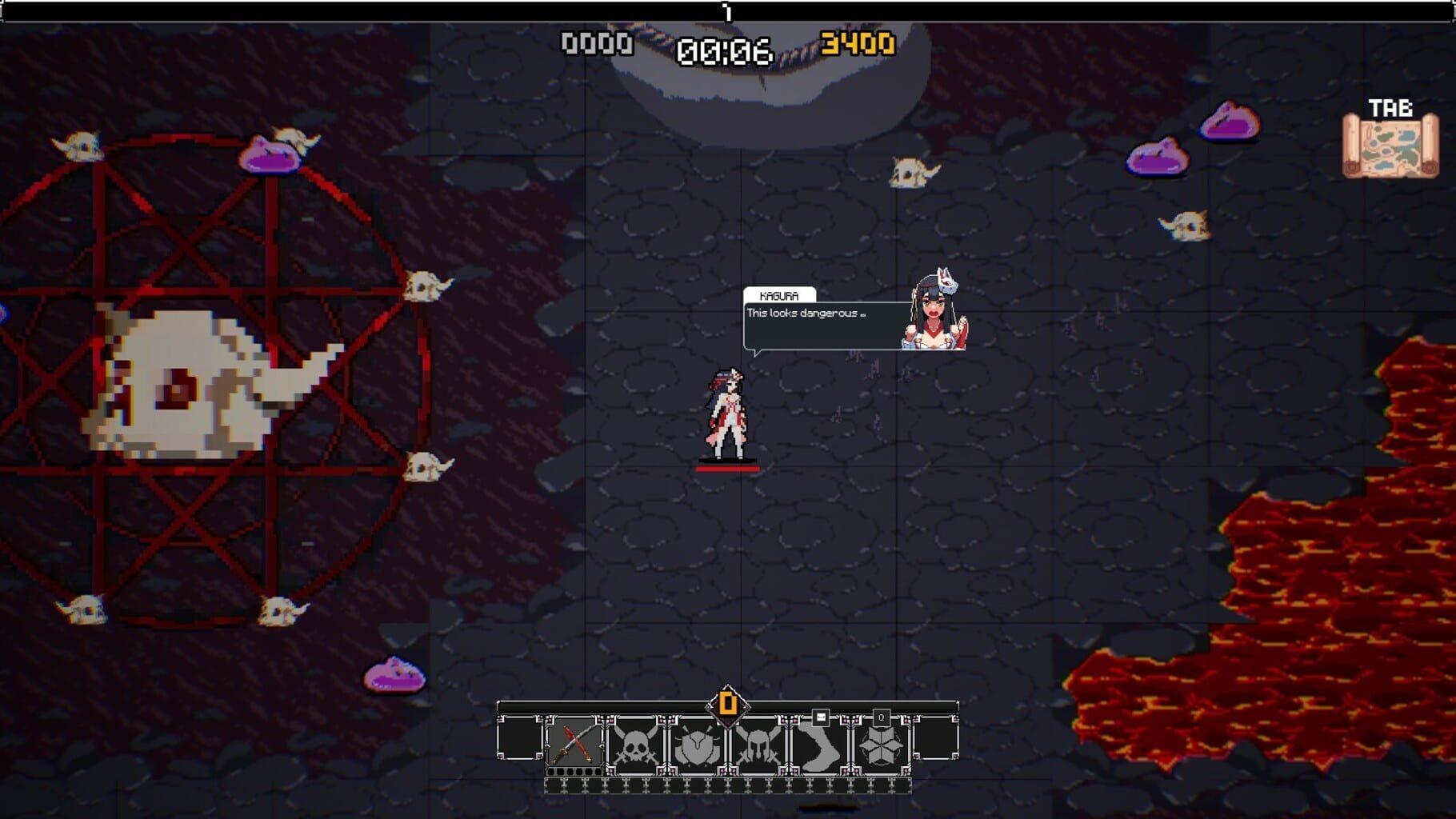
Task: Open the TAB map scroll icon
Action: [x=1391, y=149]
